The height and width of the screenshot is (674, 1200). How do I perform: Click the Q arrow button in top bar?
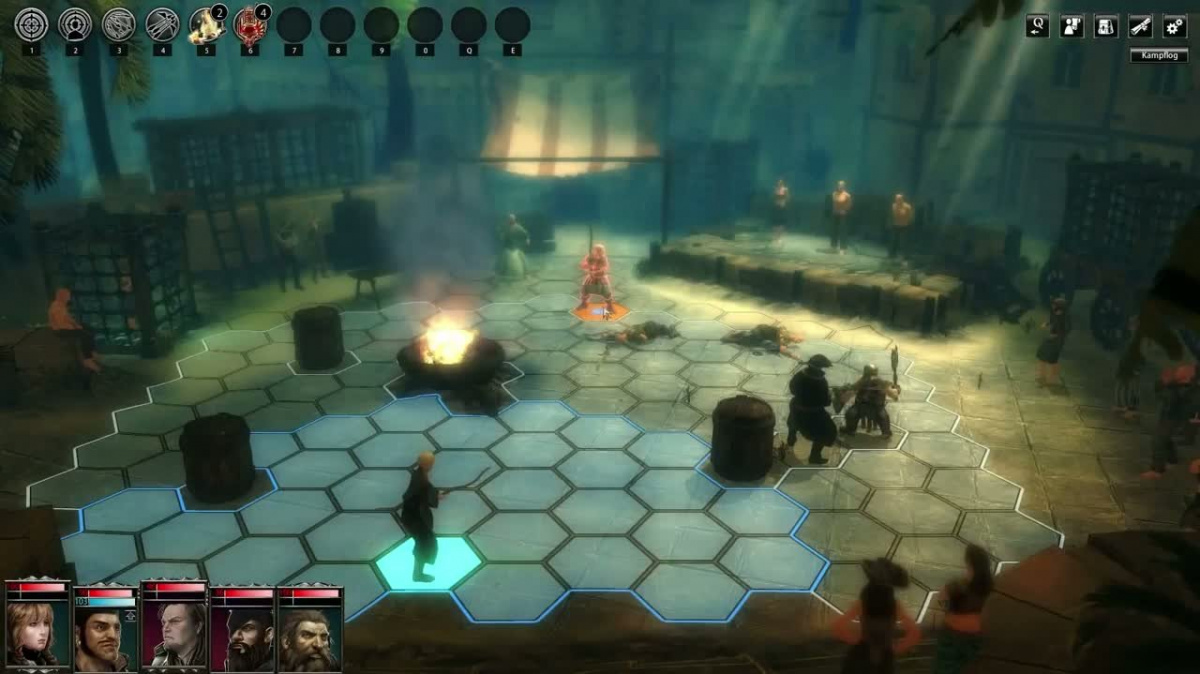[x=1037, y=26]
